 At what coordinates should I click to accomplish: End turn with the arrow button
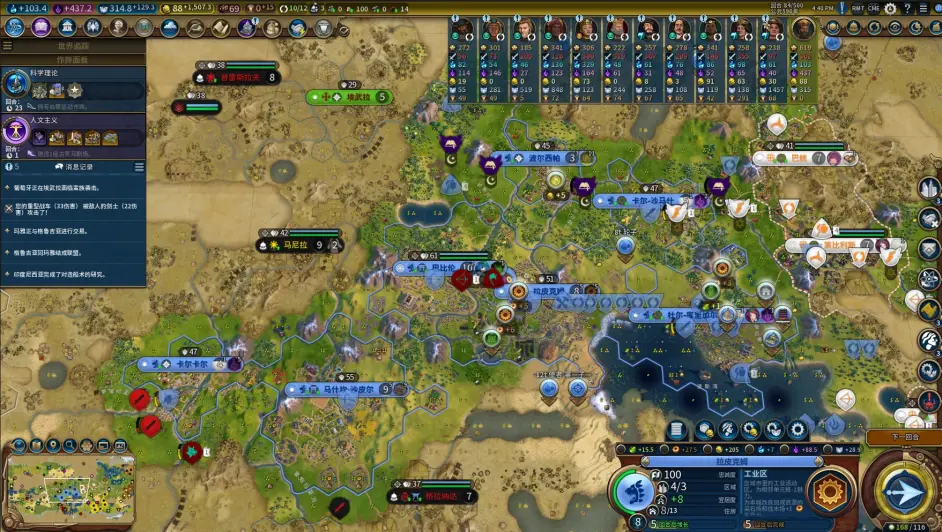click(x=903, y=490)
